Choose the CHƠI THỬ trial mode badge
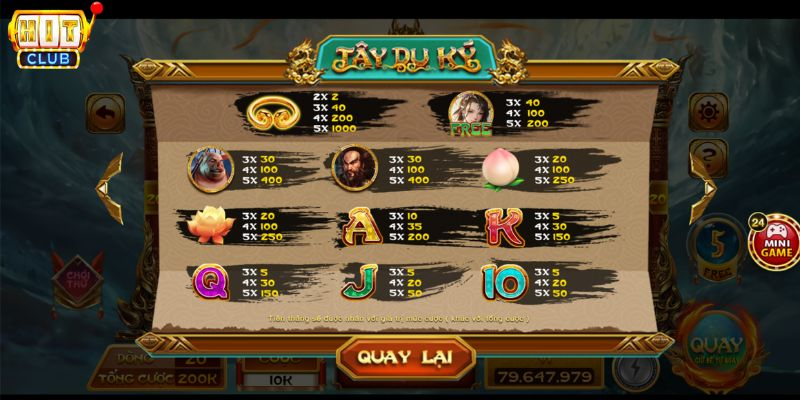 coord(77,275)
